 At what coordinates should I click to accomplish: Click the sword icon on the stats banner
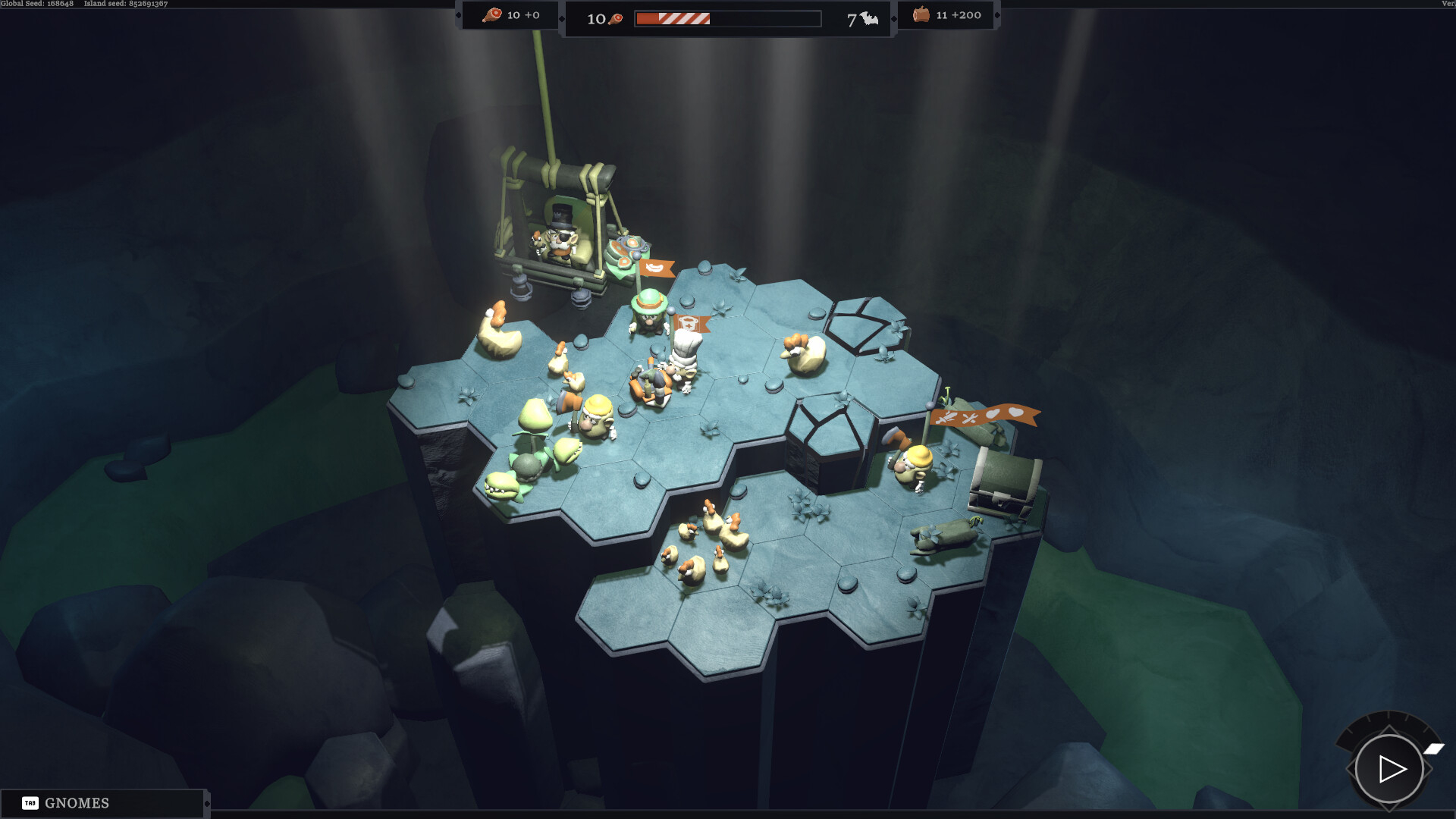coord(946,416)
